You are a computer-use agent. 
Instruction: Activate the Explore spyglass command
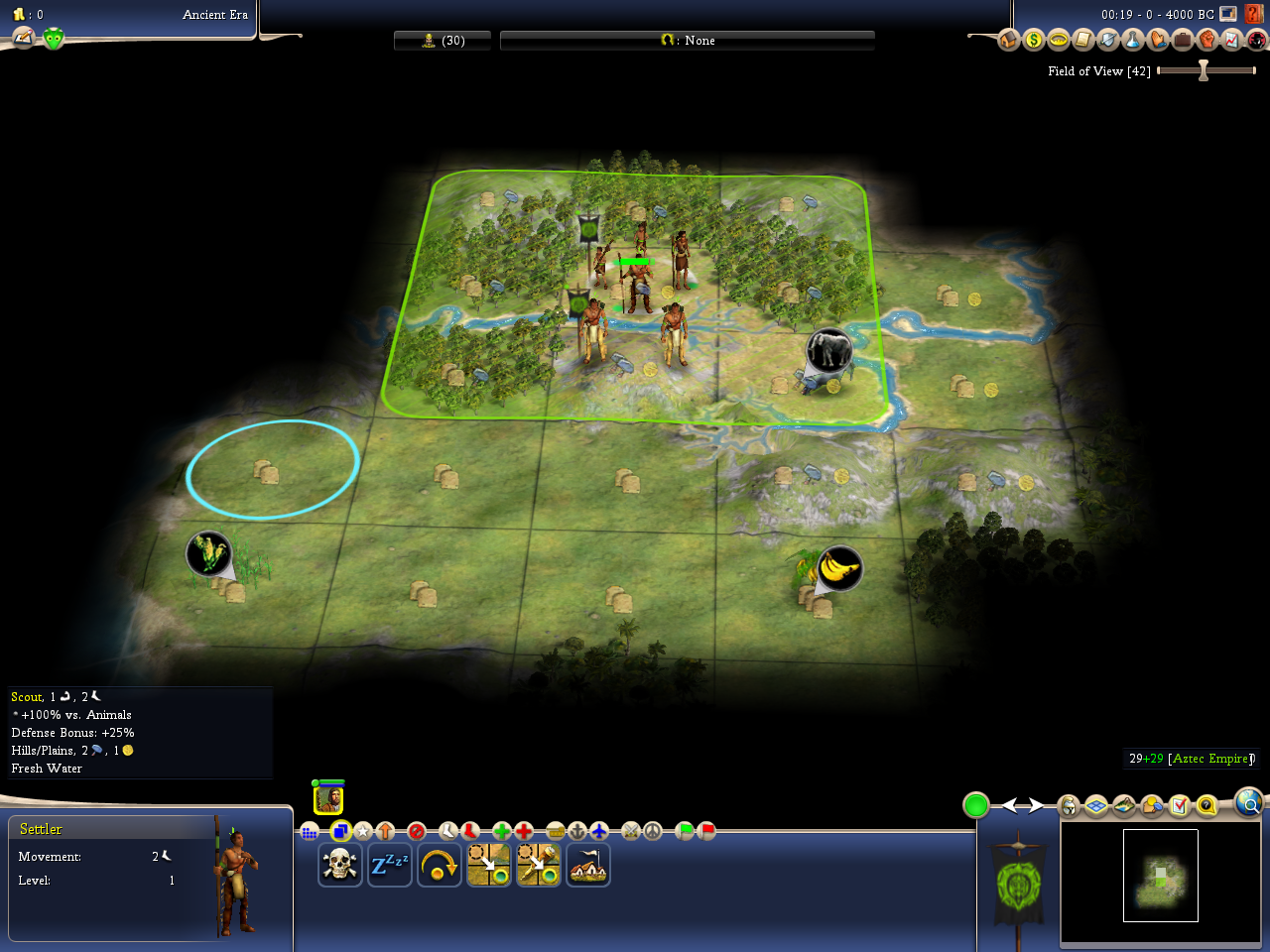click(539, 865)
